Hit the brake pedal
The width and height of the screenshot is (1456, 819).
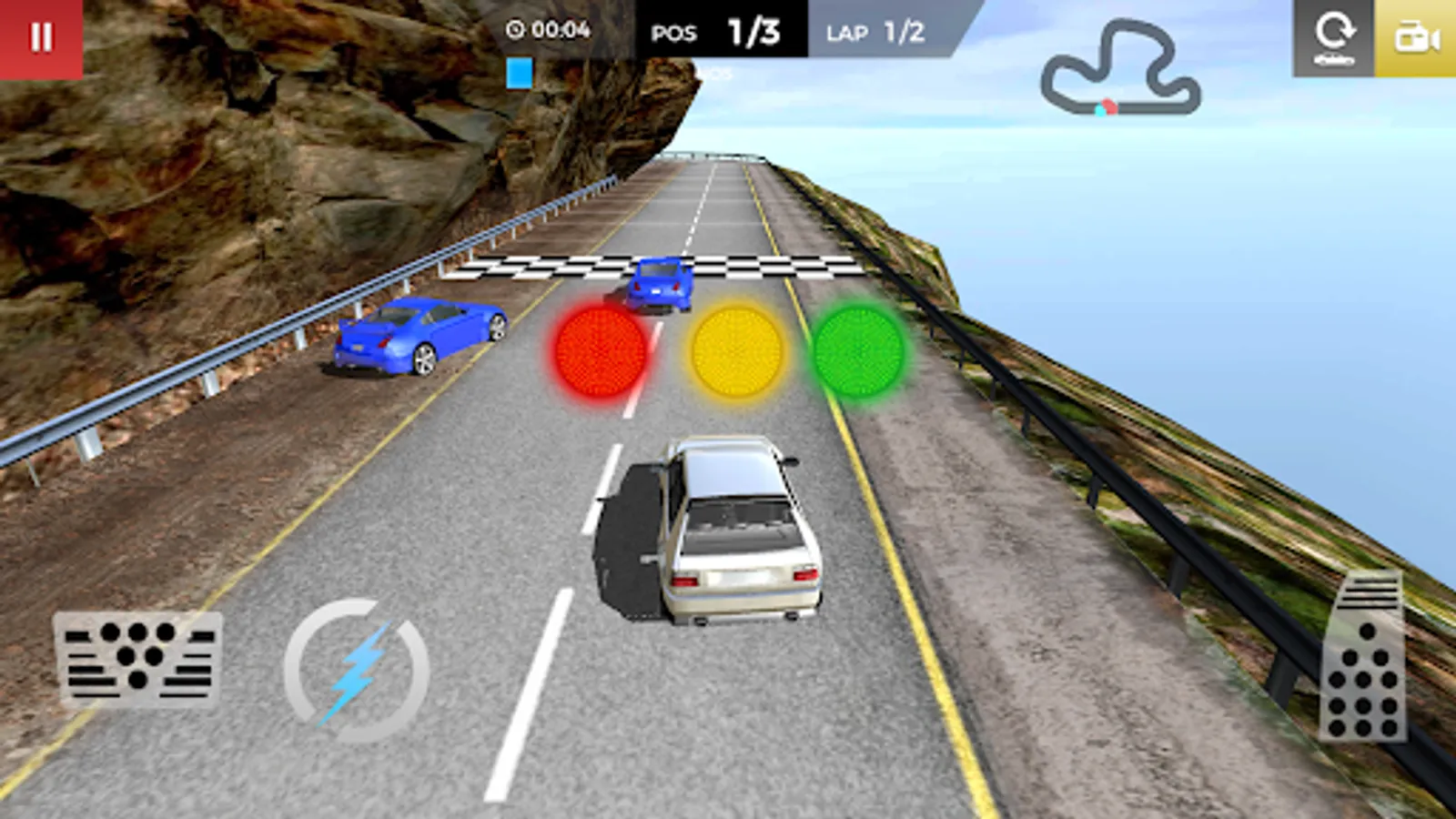pos(138,660)
